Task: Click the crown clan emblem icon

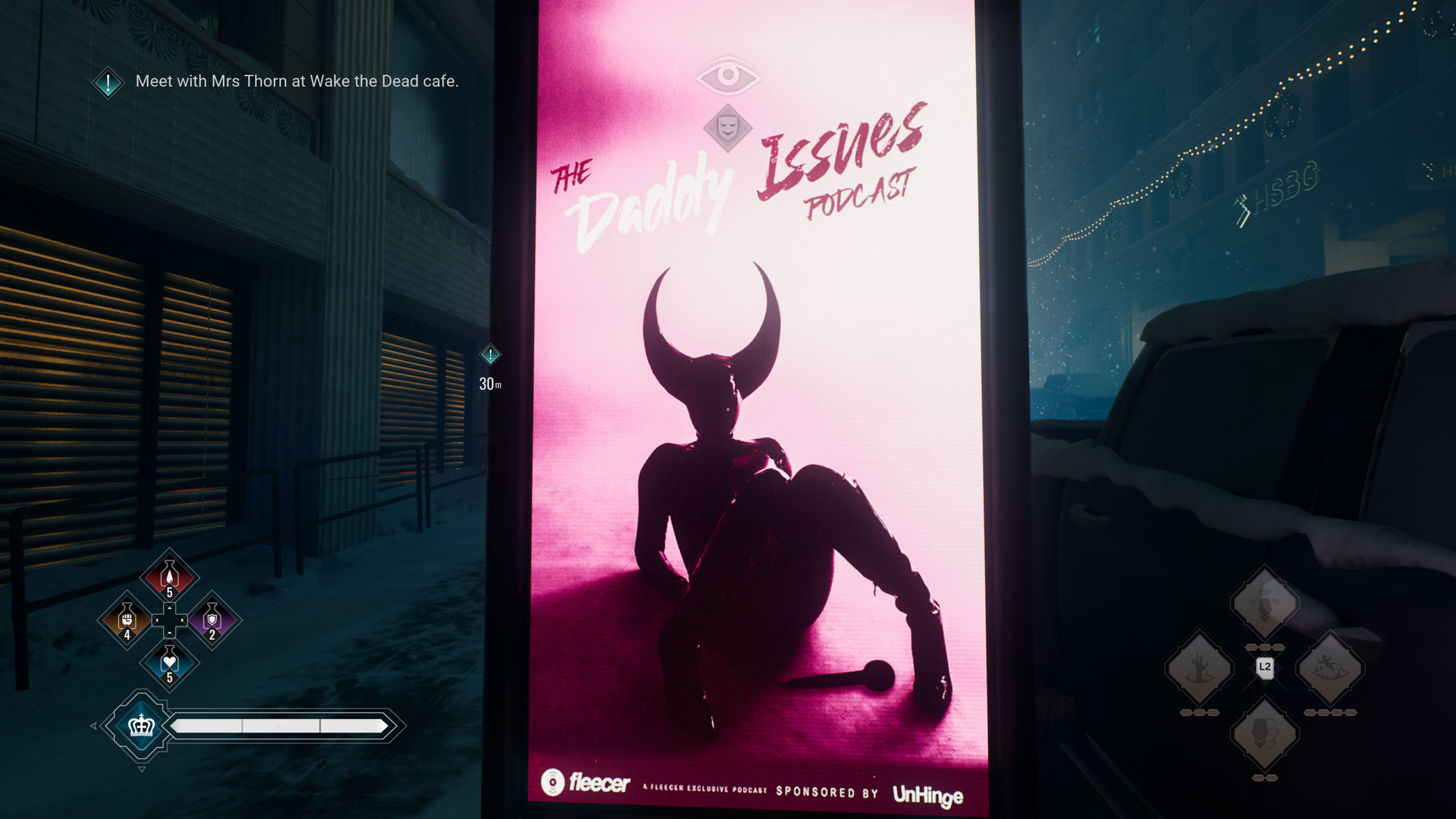Action: point(142,726)
